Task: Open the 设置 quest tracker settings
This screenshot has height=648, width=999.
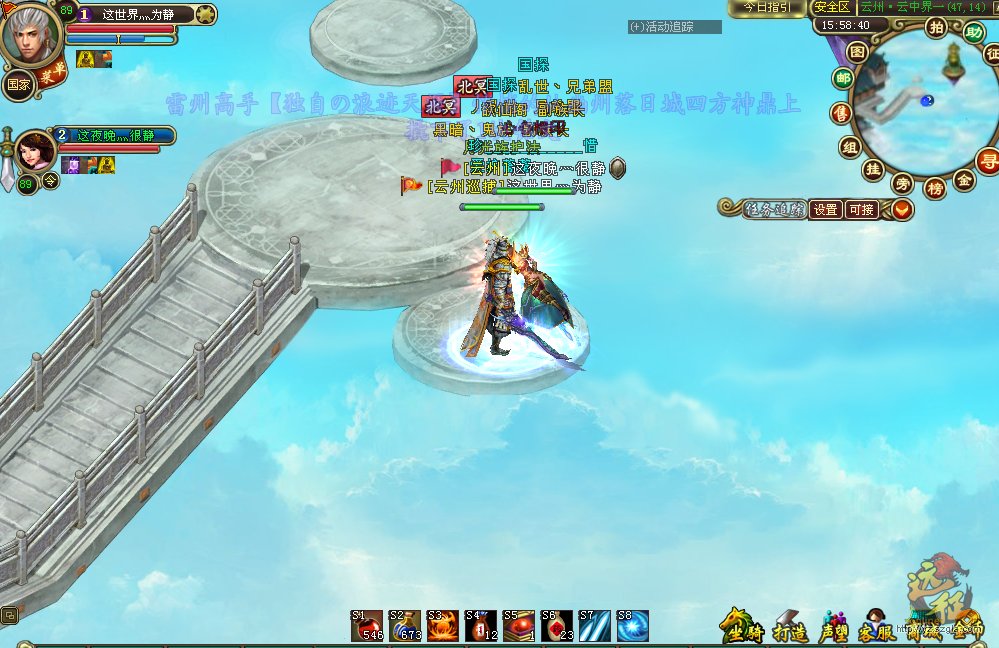Action: (825, 210)
